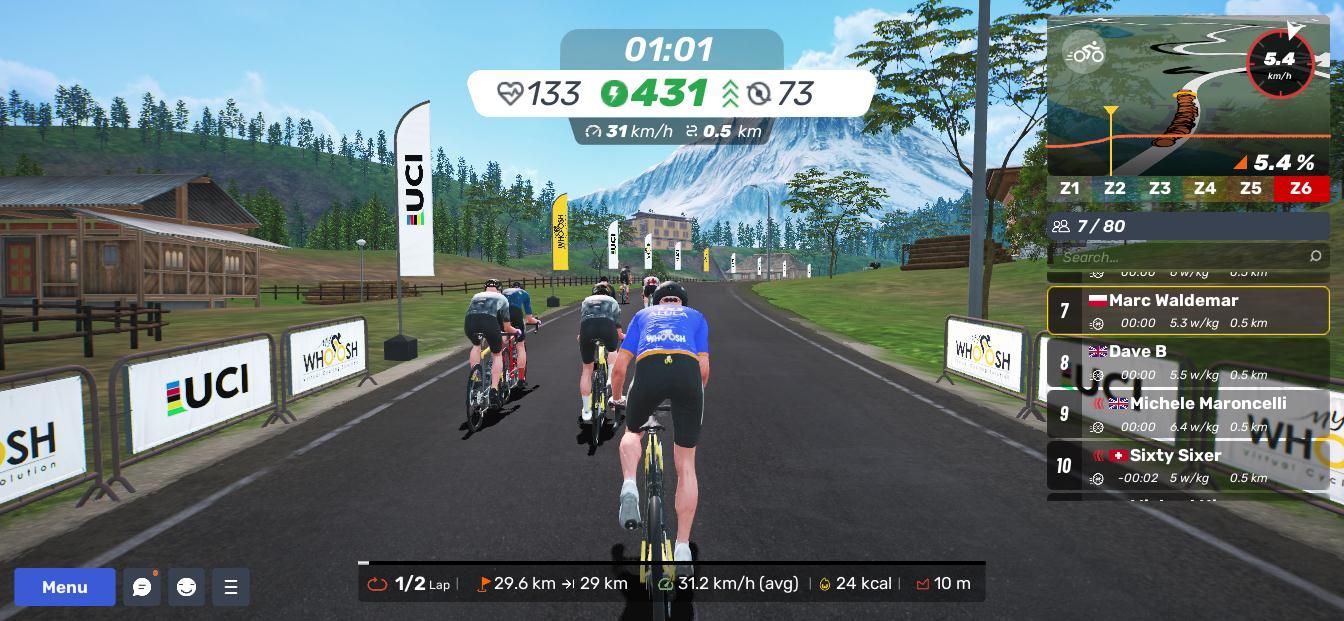Select rider Marc Waldemar in the list
This screenshot has width=1344, height=621.
[1188, 310]
